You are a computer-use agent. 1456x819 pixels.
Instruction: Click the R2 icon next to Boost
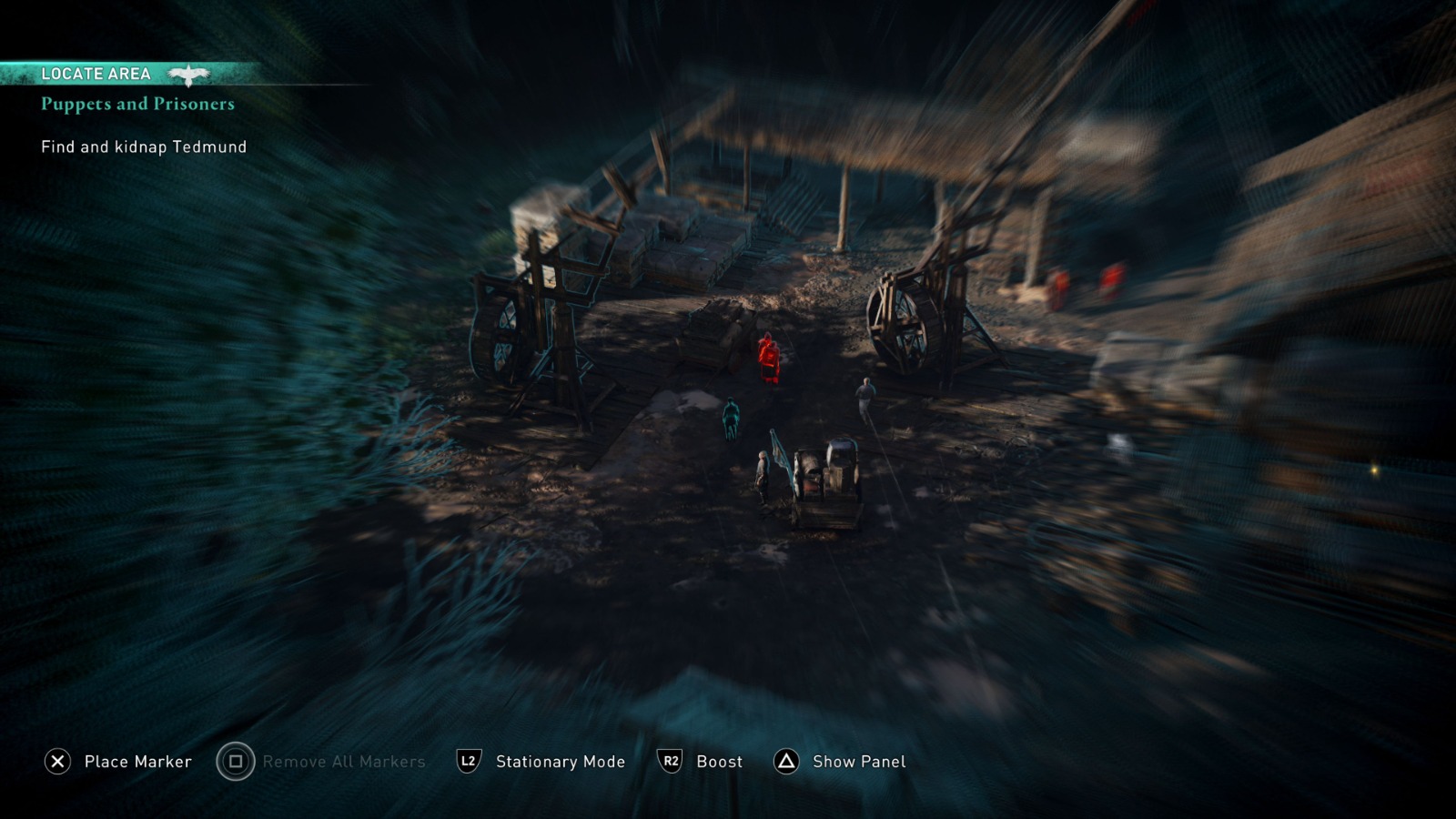pos(670,761)
